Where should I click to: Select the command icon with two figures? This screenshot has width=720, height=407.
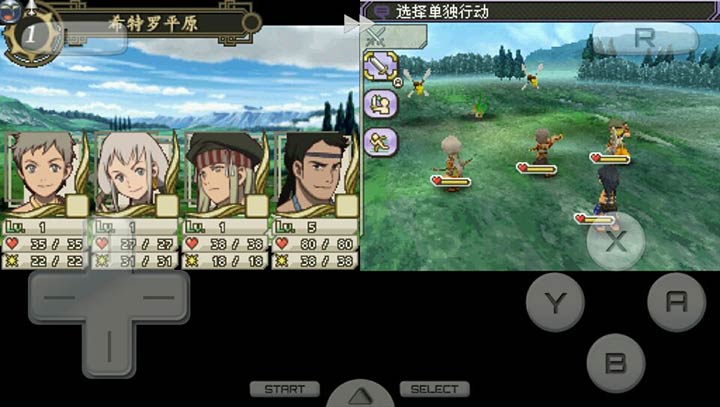tap(380, 104)
